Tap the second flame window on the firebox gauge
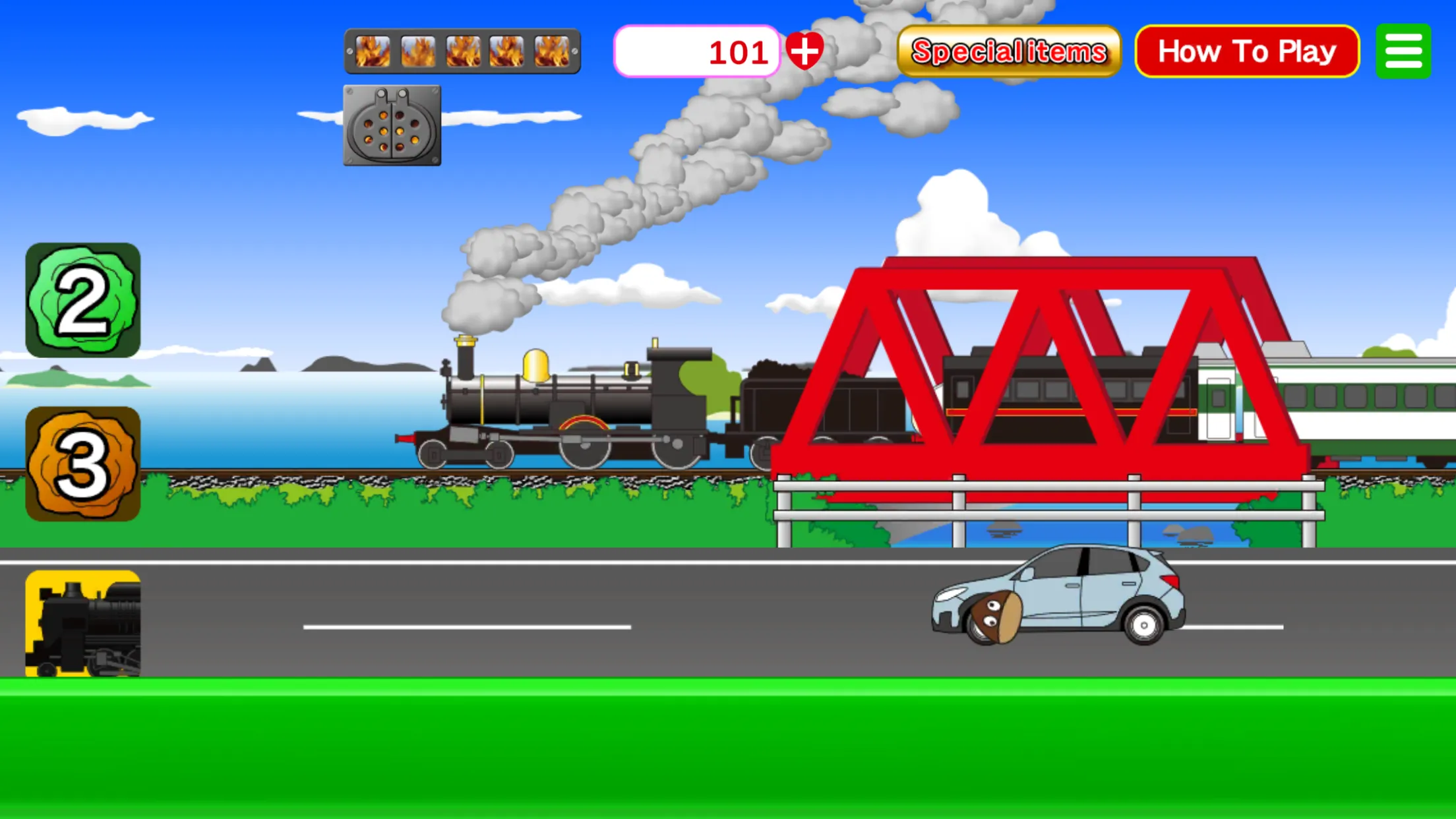This screenshot has width=1456, height=819. tap(418, 51)
